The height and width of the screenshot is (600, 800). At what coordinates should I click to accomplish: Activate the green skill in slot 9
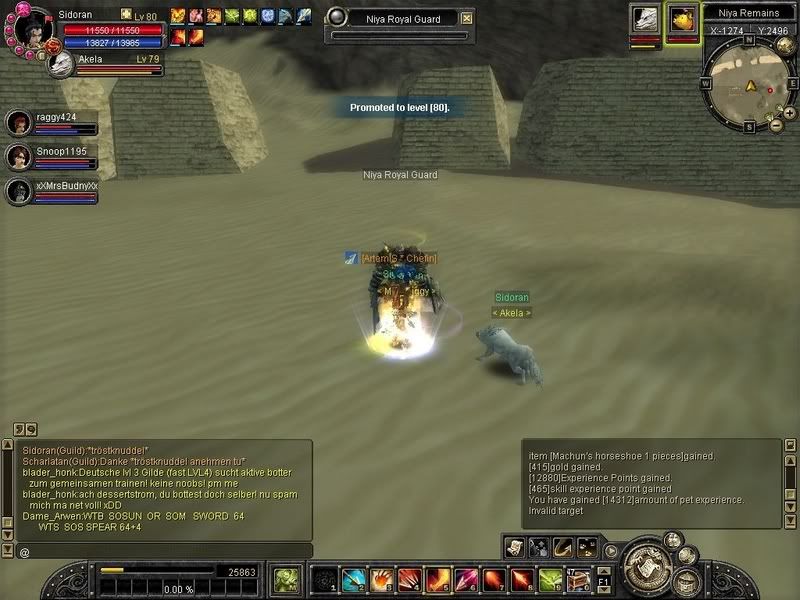tap(550, 580)
